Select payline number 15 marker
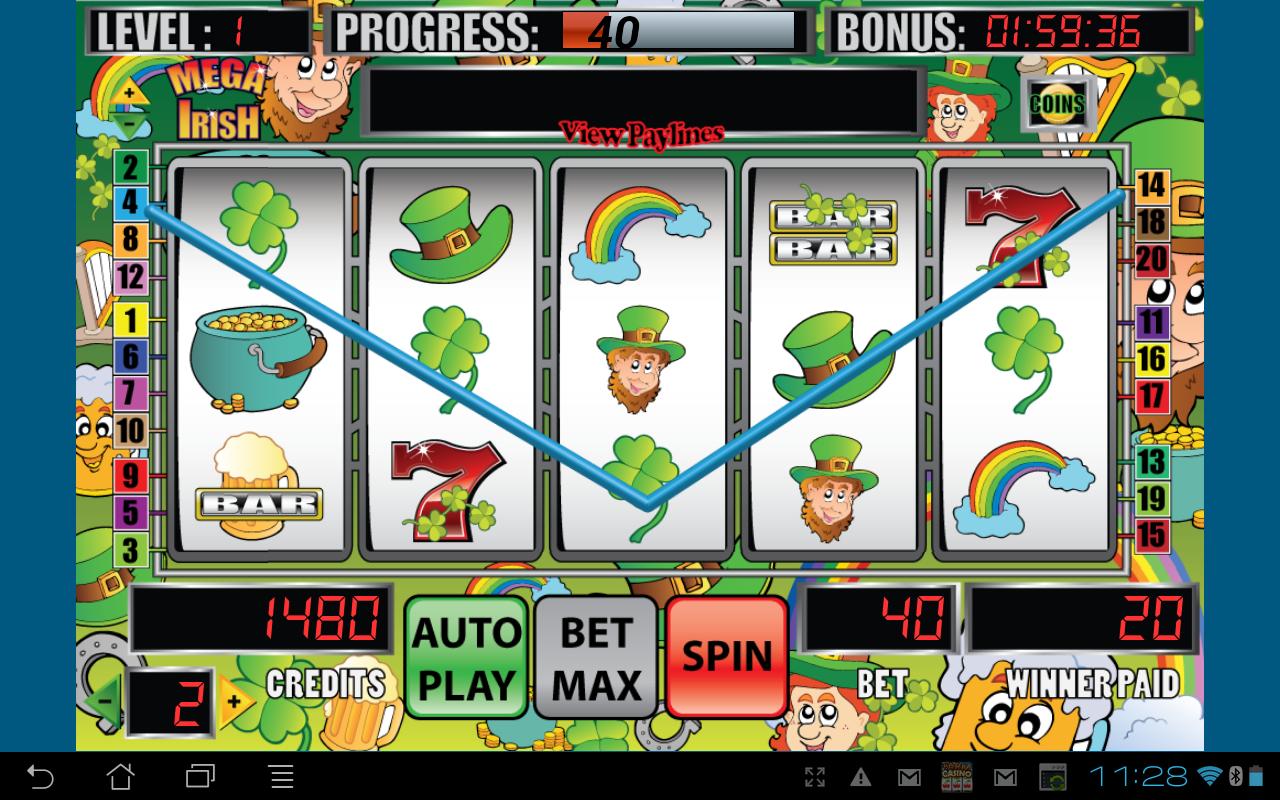 click(x=1152, y=535)
